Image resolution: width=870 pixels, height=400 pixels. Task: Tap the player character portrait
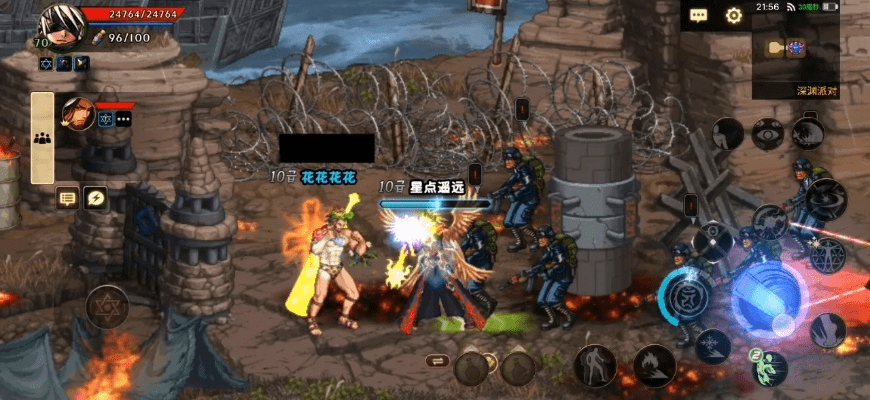pyautogui.click(x=59, y=25)
